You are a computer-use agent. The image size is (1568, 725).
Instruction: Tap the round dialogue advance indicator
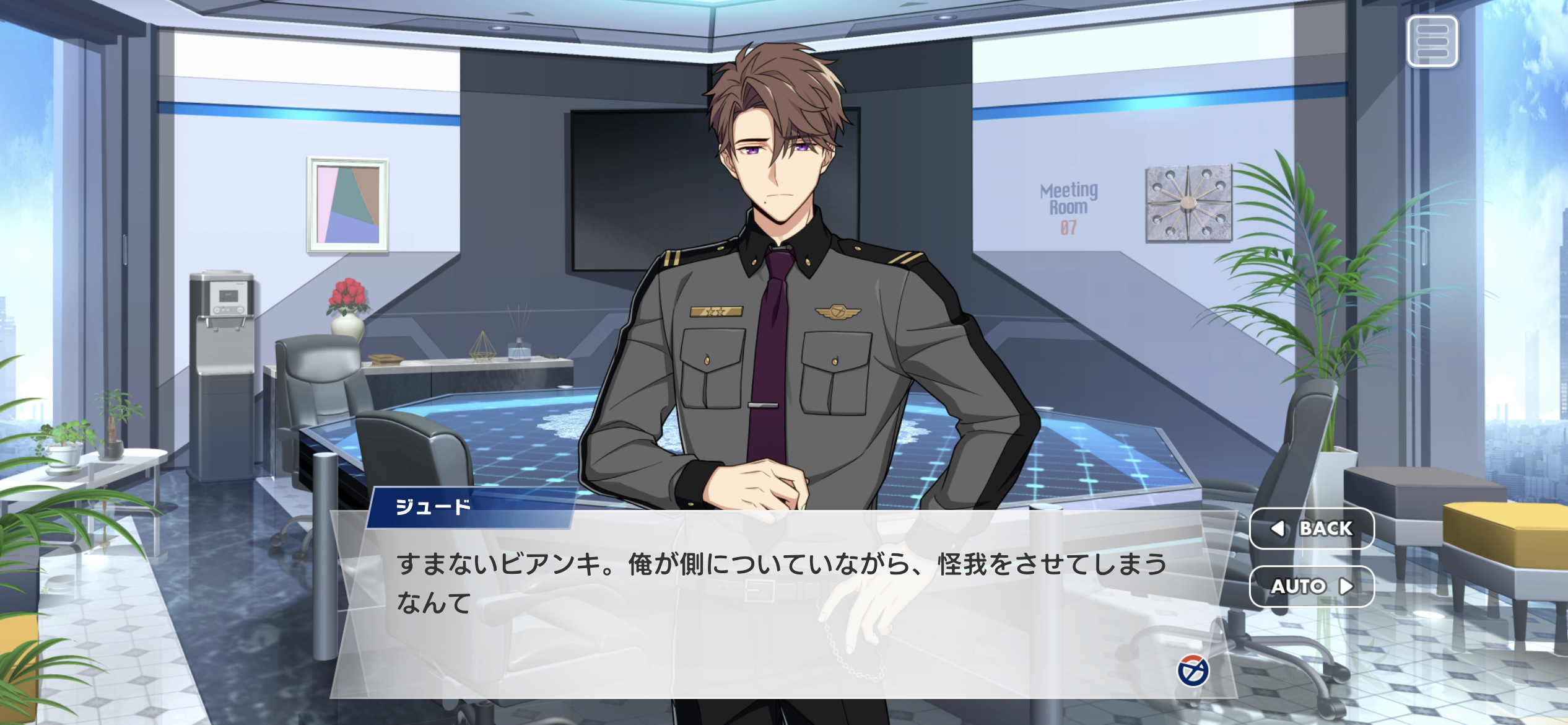[x=1193, y=671]
